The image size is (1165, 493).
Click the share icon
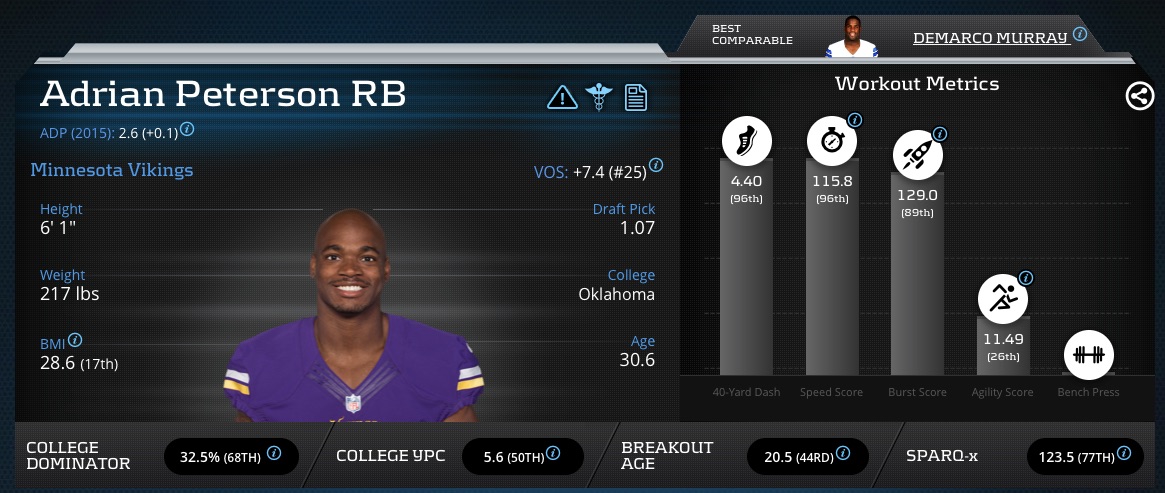click(1139, 96)
